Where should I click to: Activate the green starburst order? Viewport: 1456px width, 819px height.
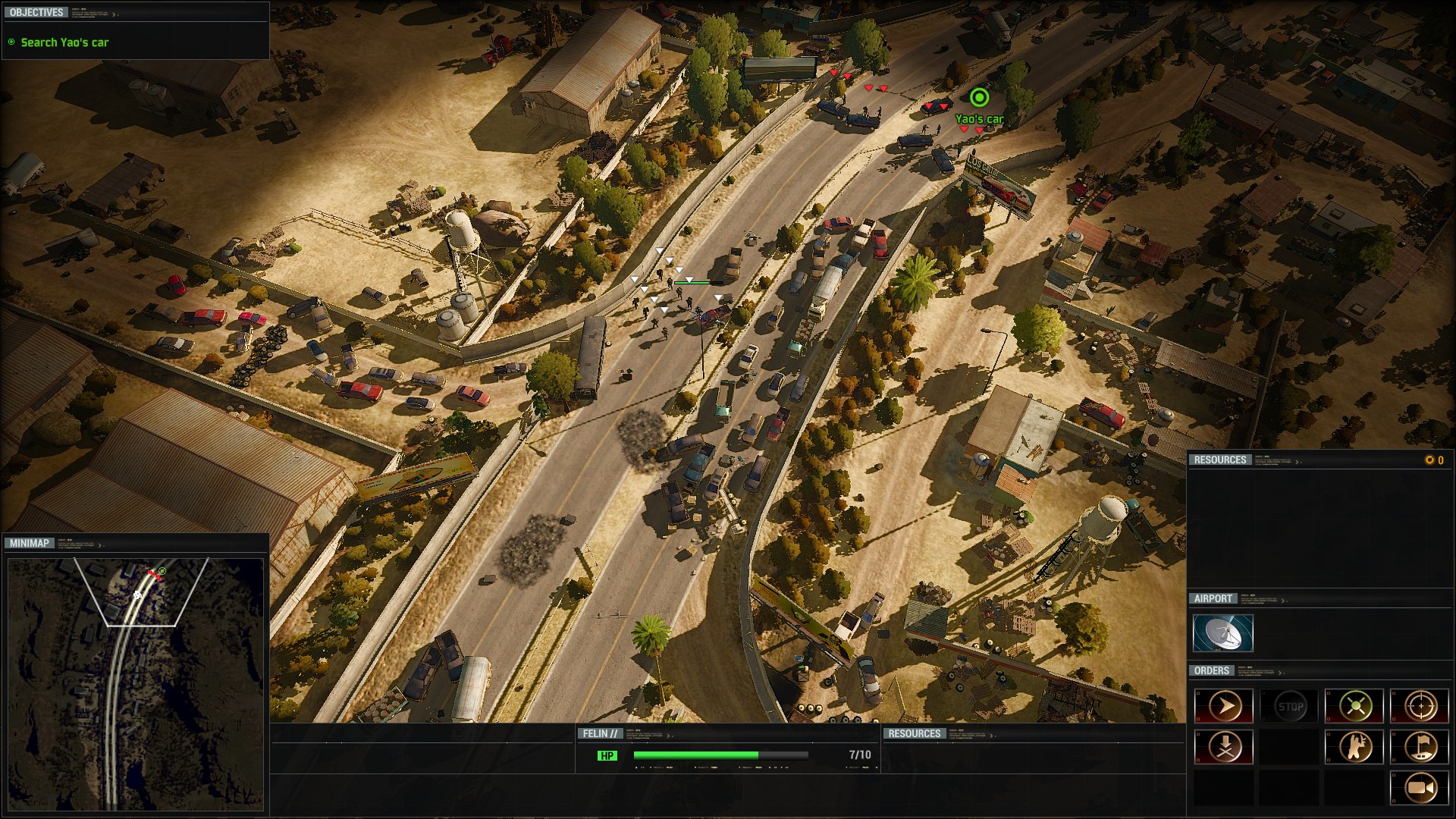pos(1355,707)
